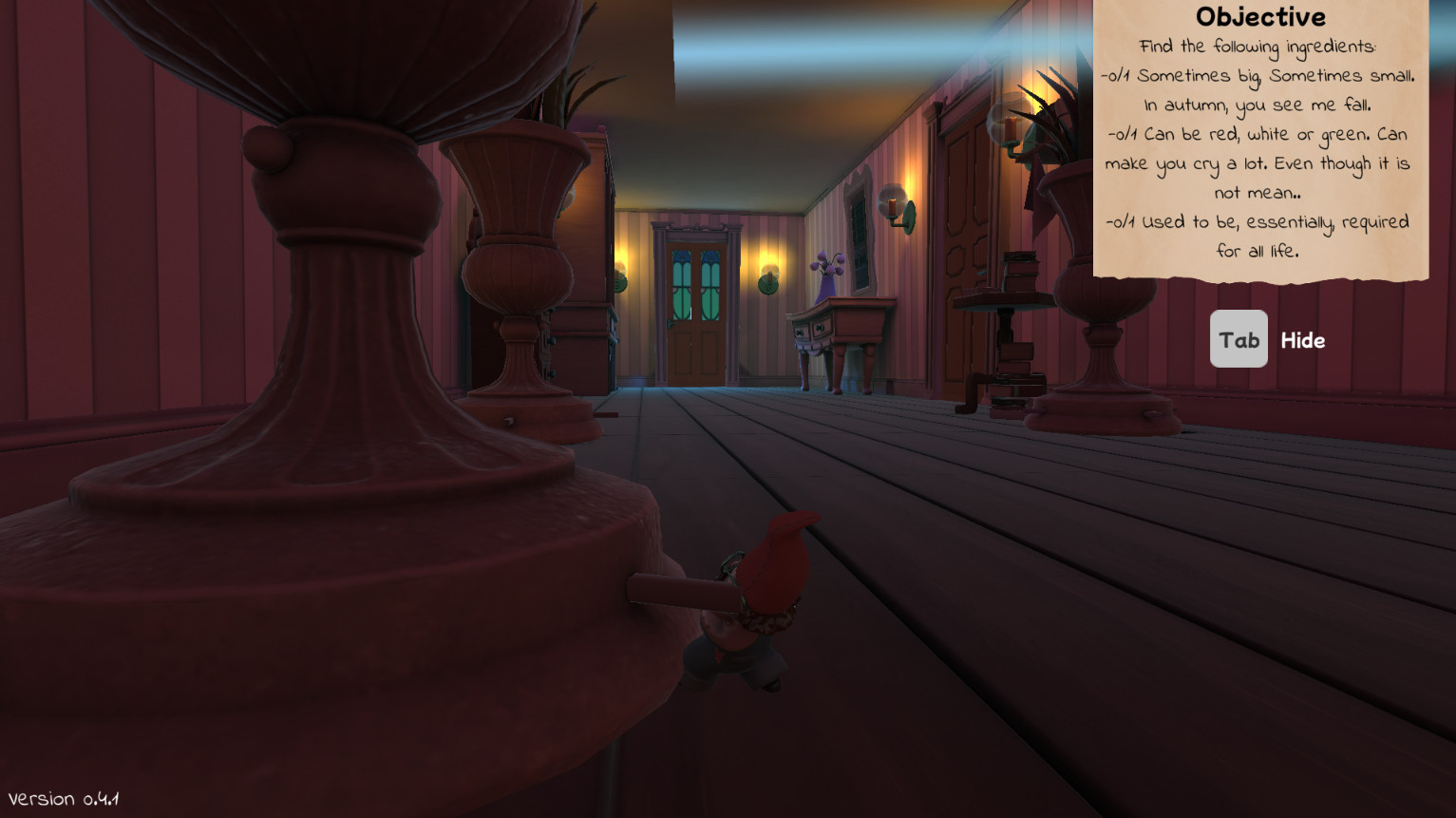The image size is (1456, 818).
Task: Click the 0/1 counter for the autumn ingredient
Action: pos(1117,75)
